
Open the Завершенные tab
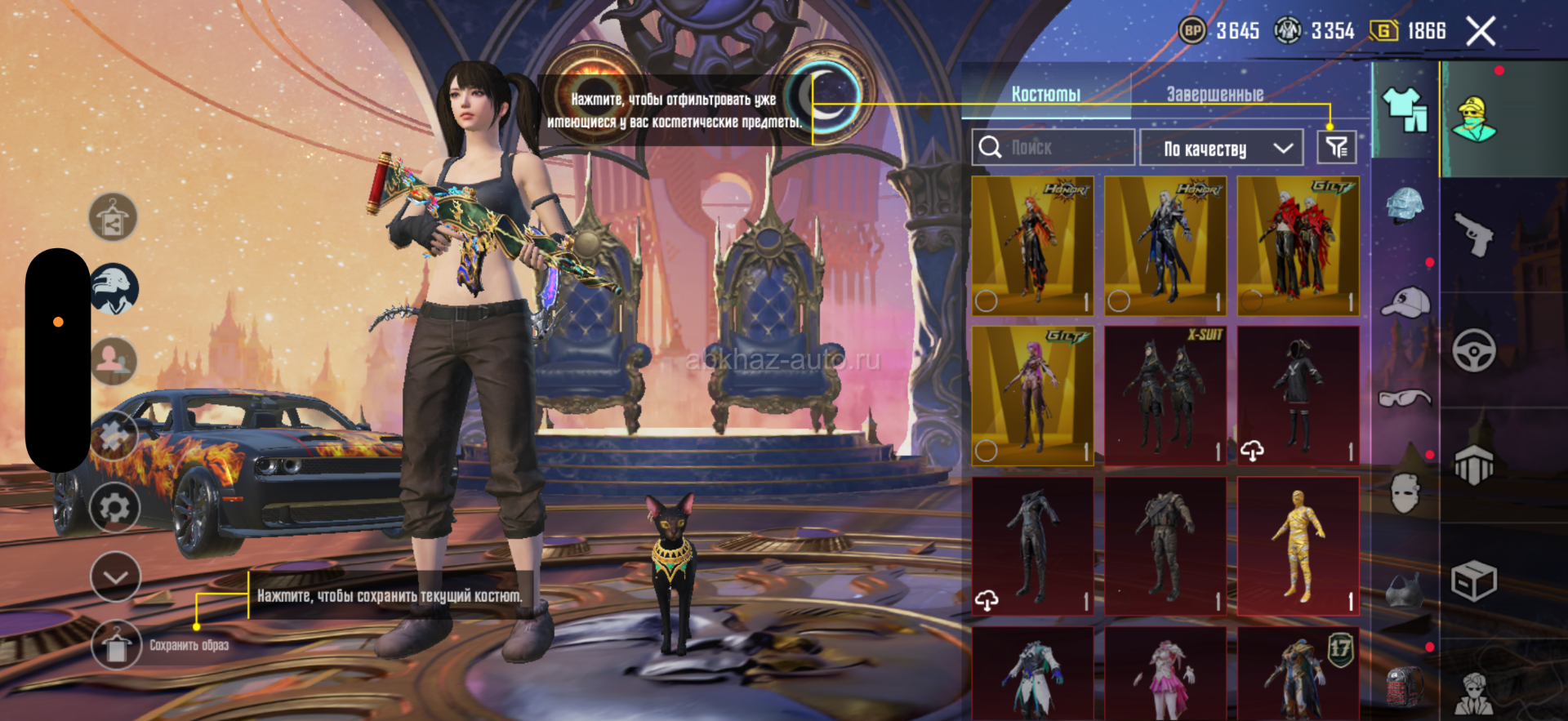pyautogui.click(x=1214, y=94)
